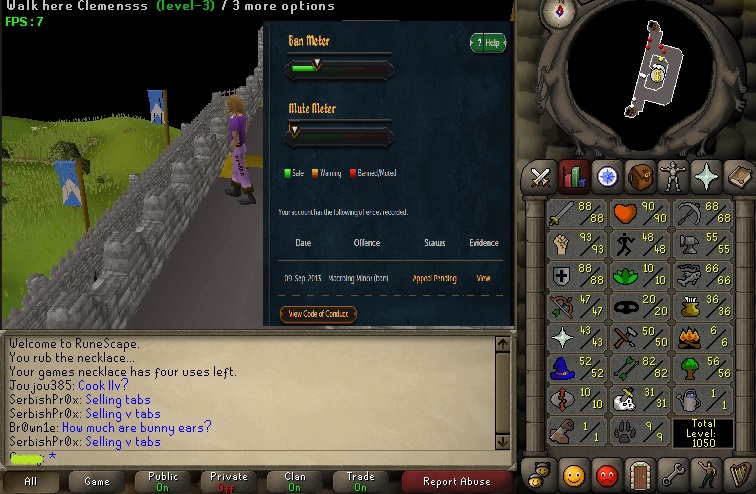
Task: Open the Prayer star tab
Action: pos(705,177)
